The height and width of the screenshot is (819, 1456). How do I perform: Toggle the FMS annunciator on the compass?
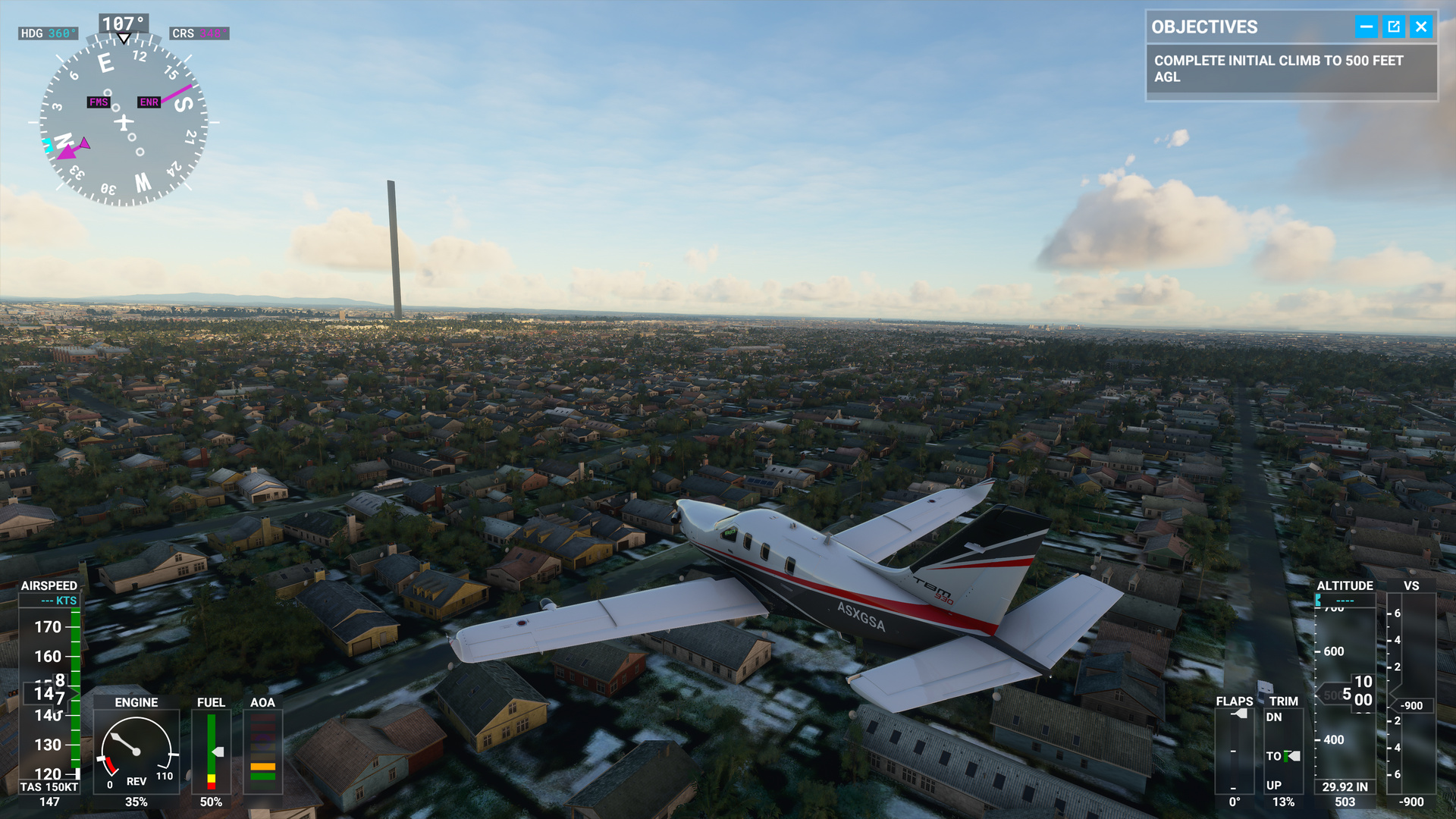point(98,101)
